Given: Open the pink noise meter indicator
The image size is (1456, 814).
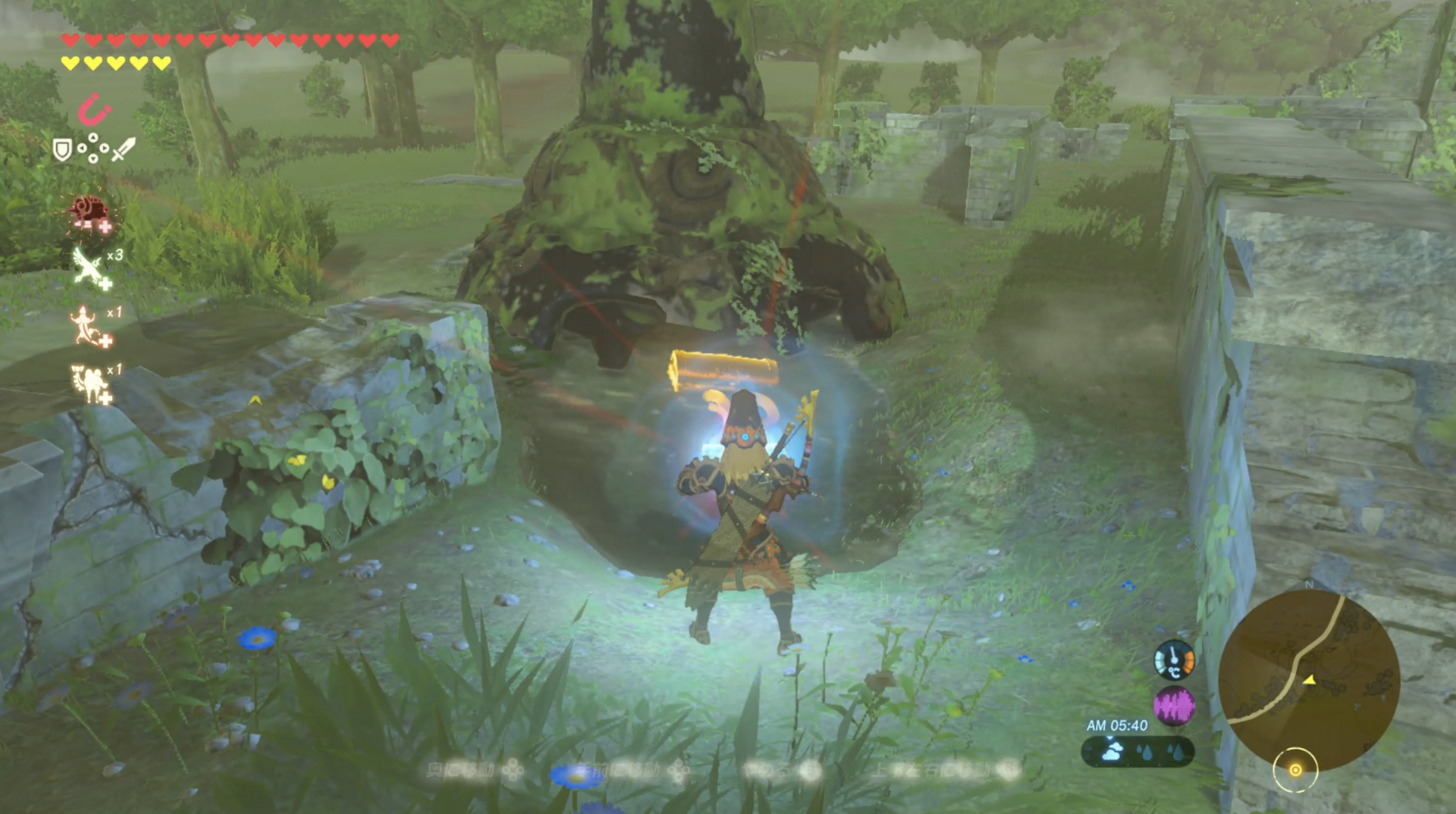Looking at the screenshot, I should (x=1175, y=707).
